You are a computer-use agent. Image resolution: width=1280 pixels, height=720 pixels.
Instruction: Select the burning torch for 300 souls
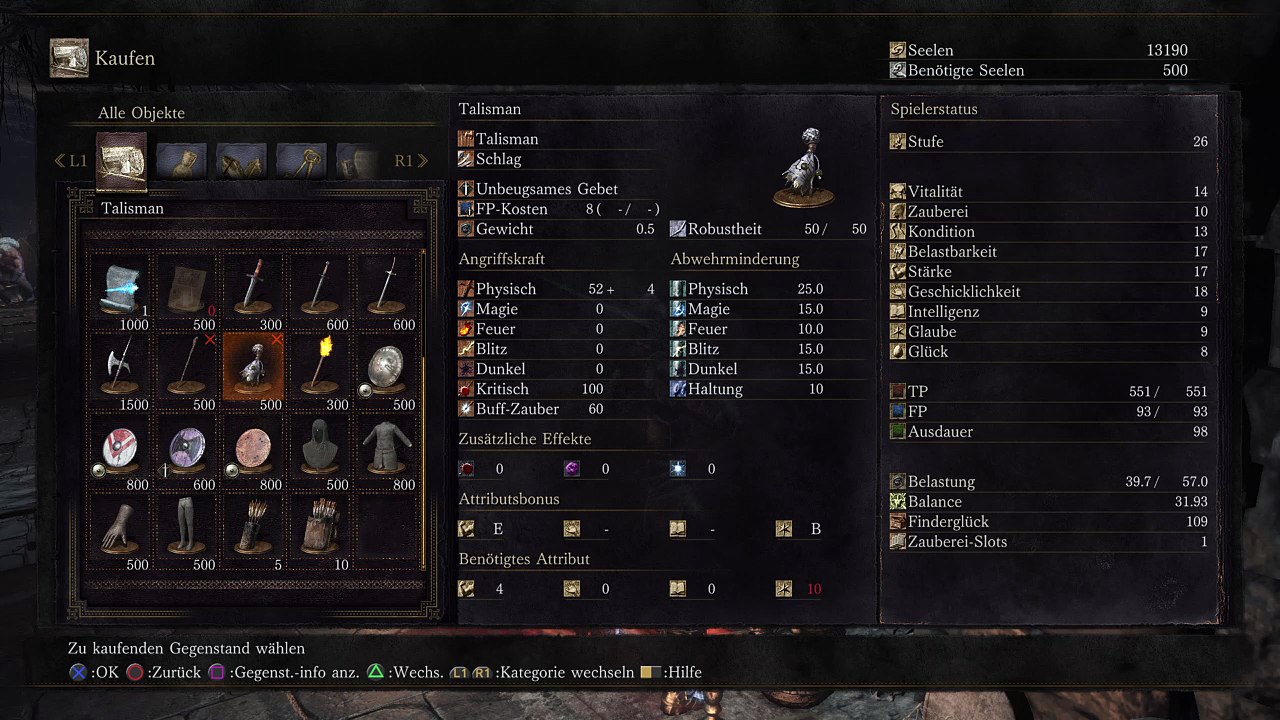click(321, 368)
